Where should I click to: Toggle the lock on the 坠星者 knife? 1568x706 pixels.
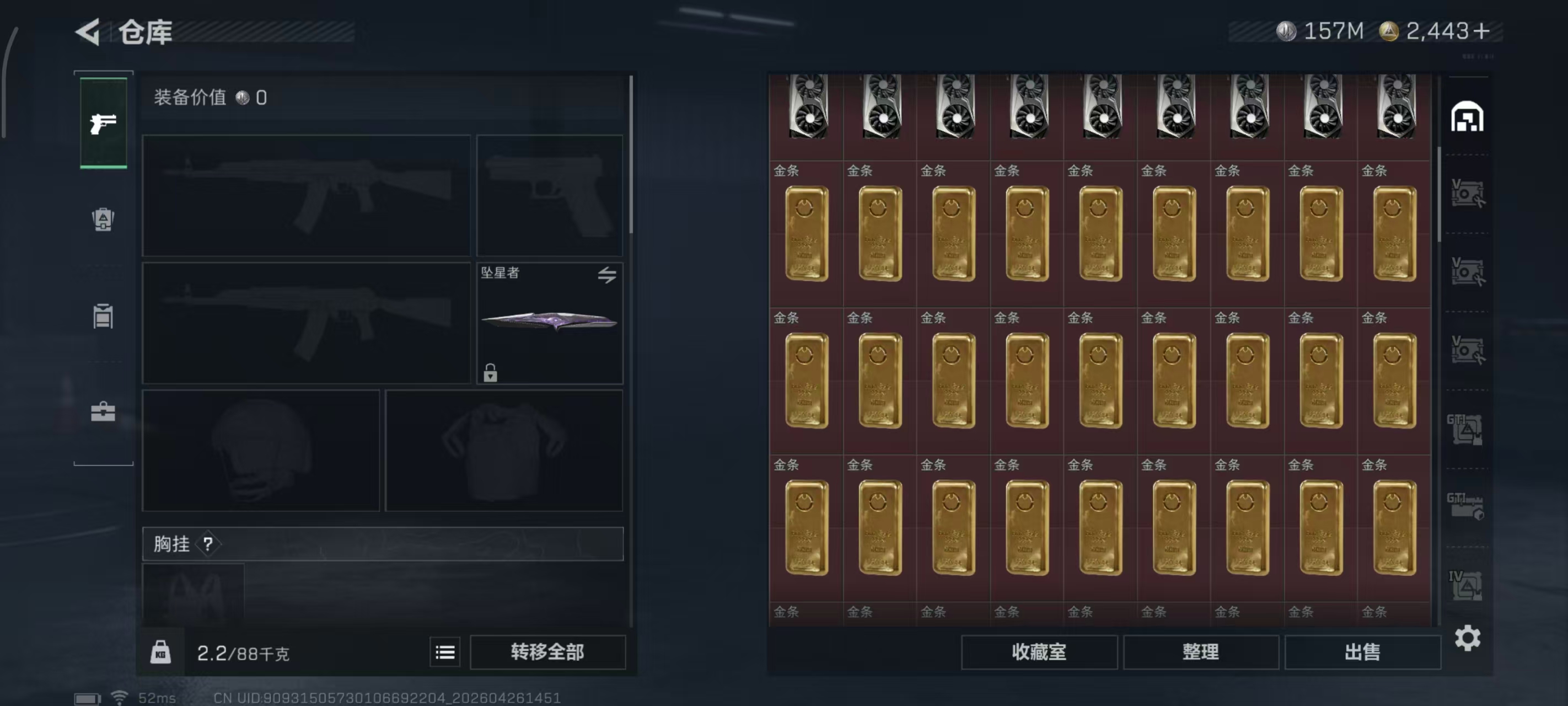pos(491,373)
